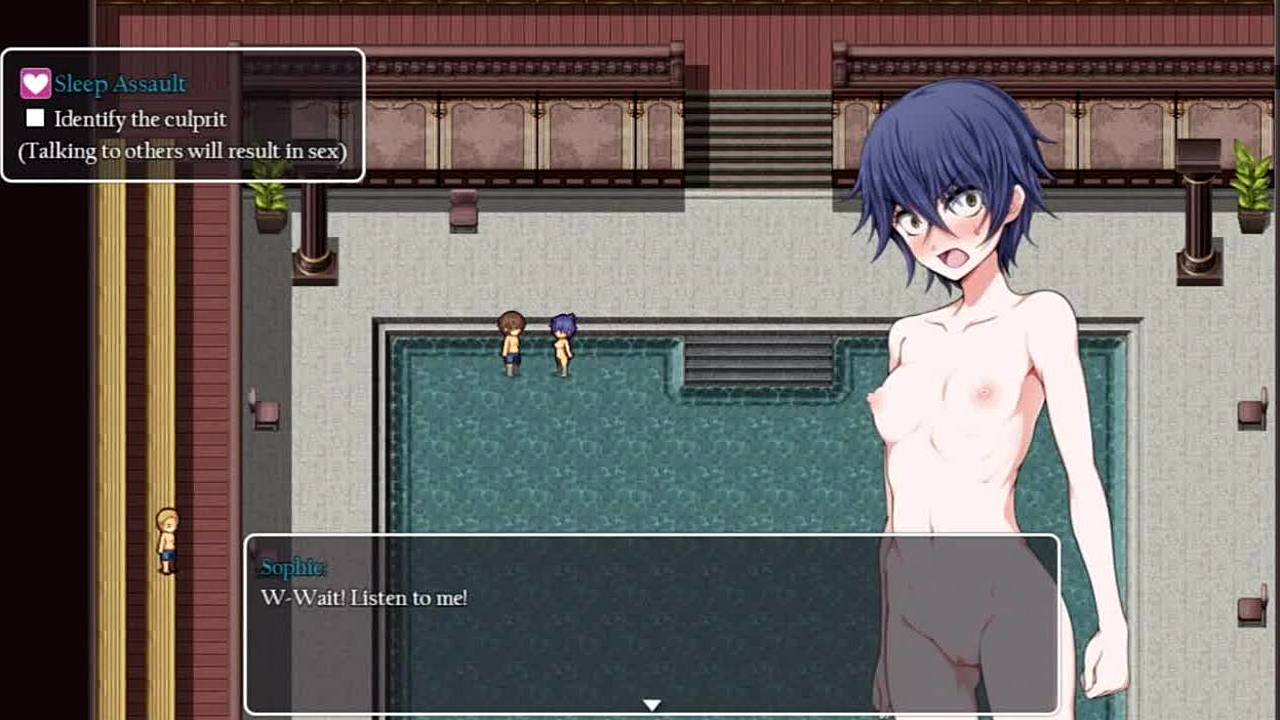Screen dimensions: 1280x720
Task: Toggle the Identify the culprit objective checkbox
Action: (x=36, y=119)
